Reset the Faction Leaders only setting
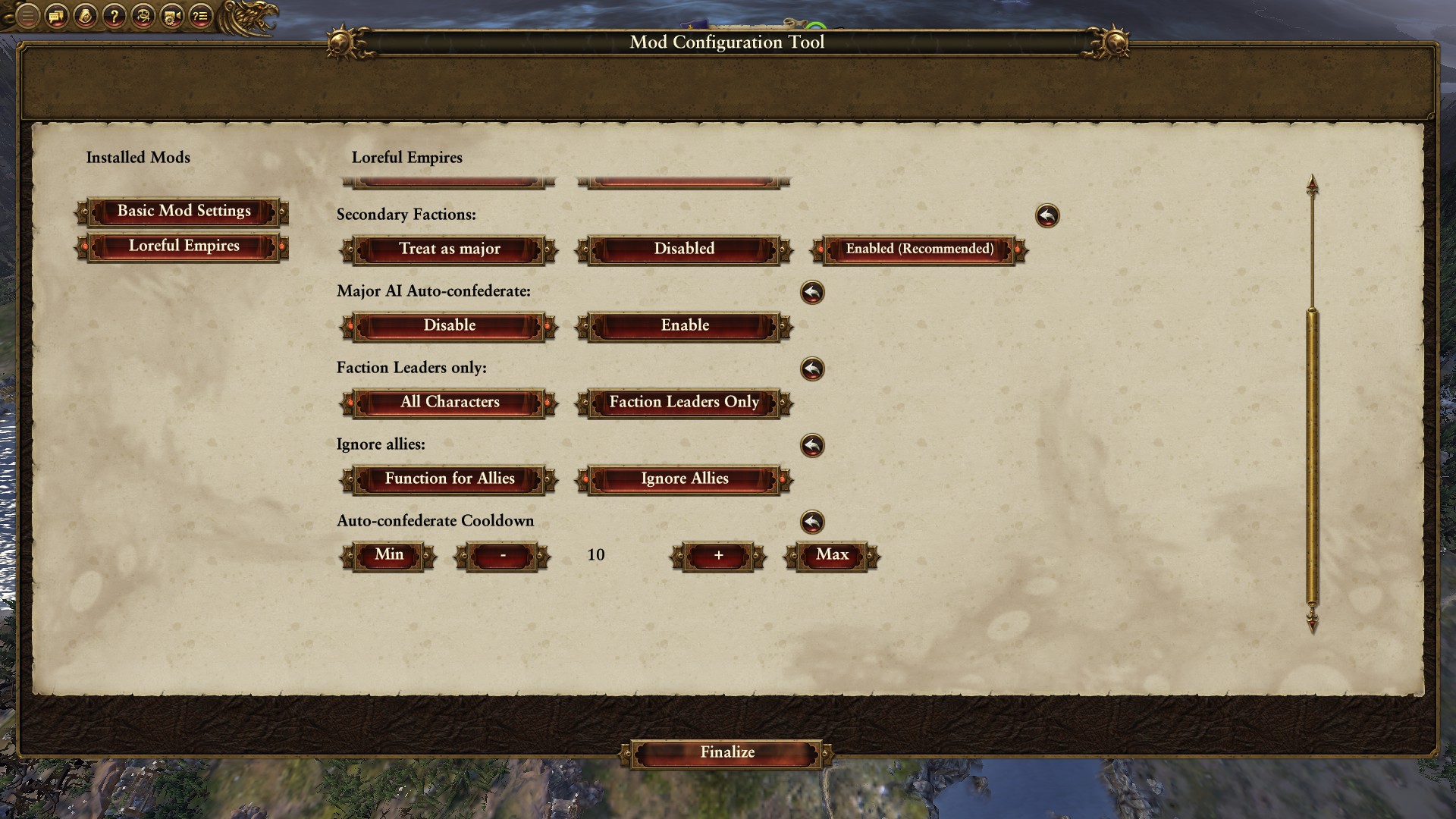The width and height of the screenshot is (1456, 819). click(x=811, y=369)
